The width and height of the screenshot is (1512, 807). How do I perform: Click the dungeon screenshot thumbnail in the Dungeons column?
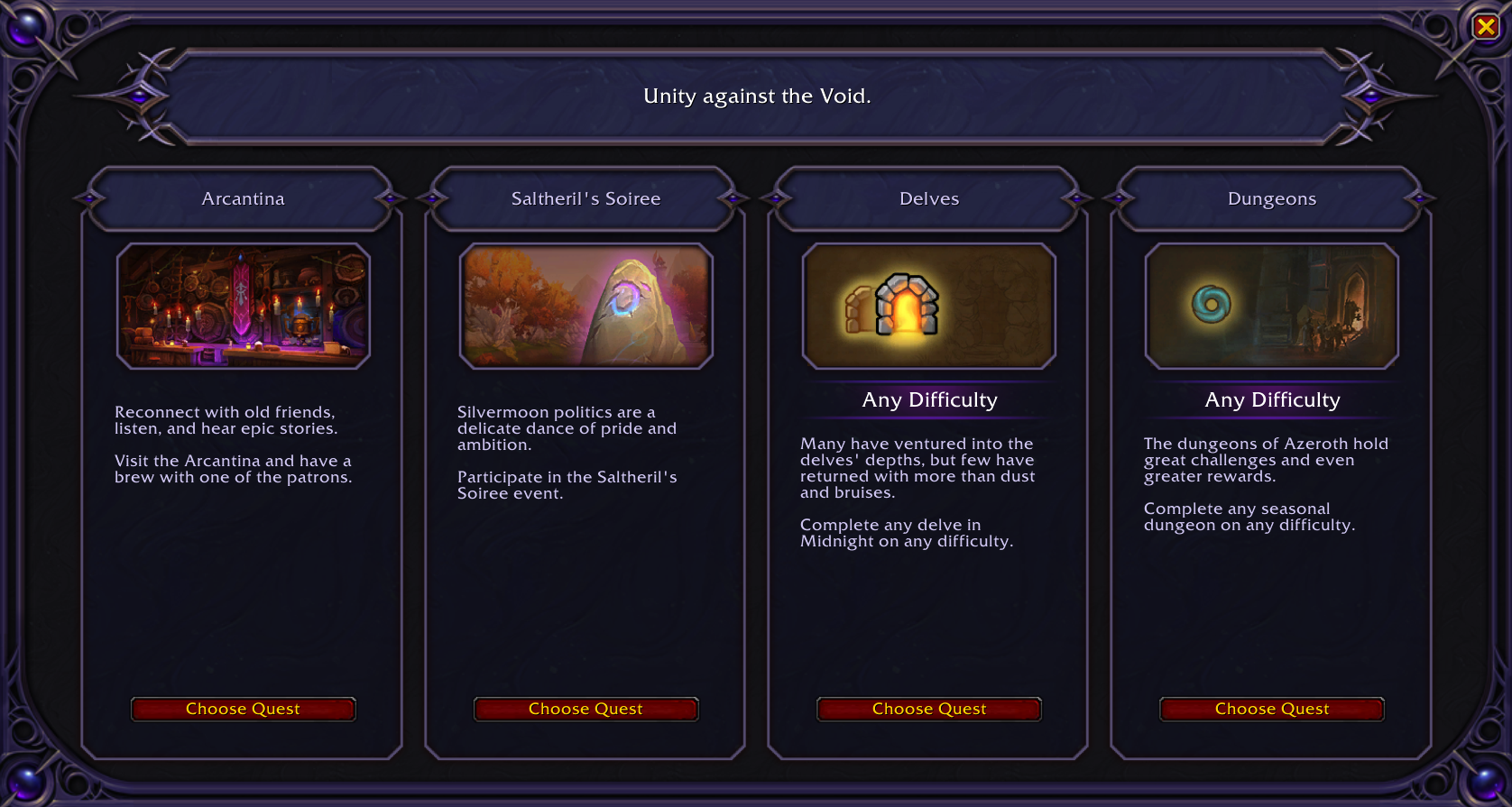tap(1271, 307)
